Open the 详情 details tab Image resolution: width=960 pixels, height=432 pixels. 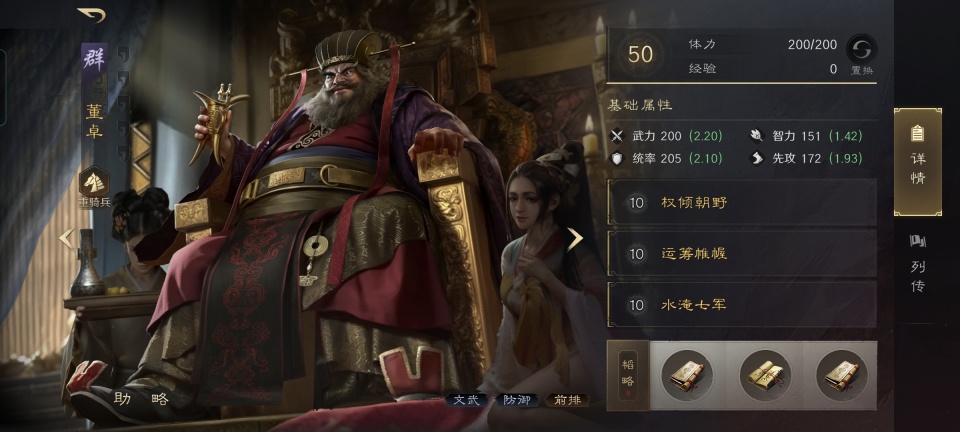pos(917,161)
